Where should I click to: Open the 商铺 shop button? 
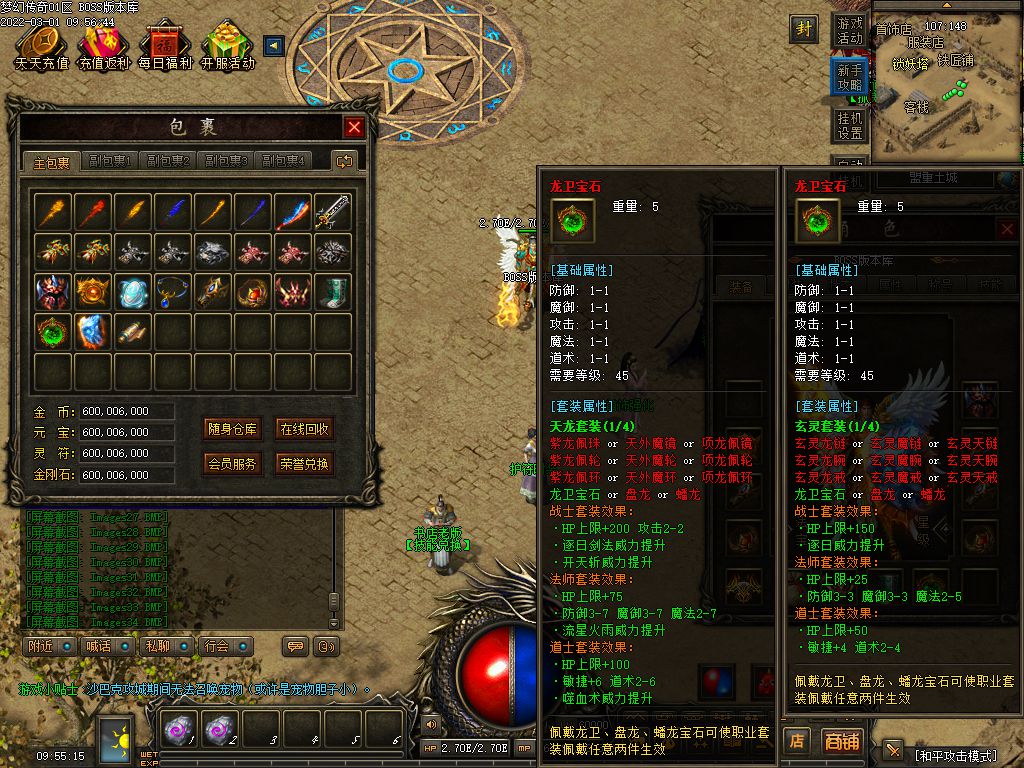point(841,741)
